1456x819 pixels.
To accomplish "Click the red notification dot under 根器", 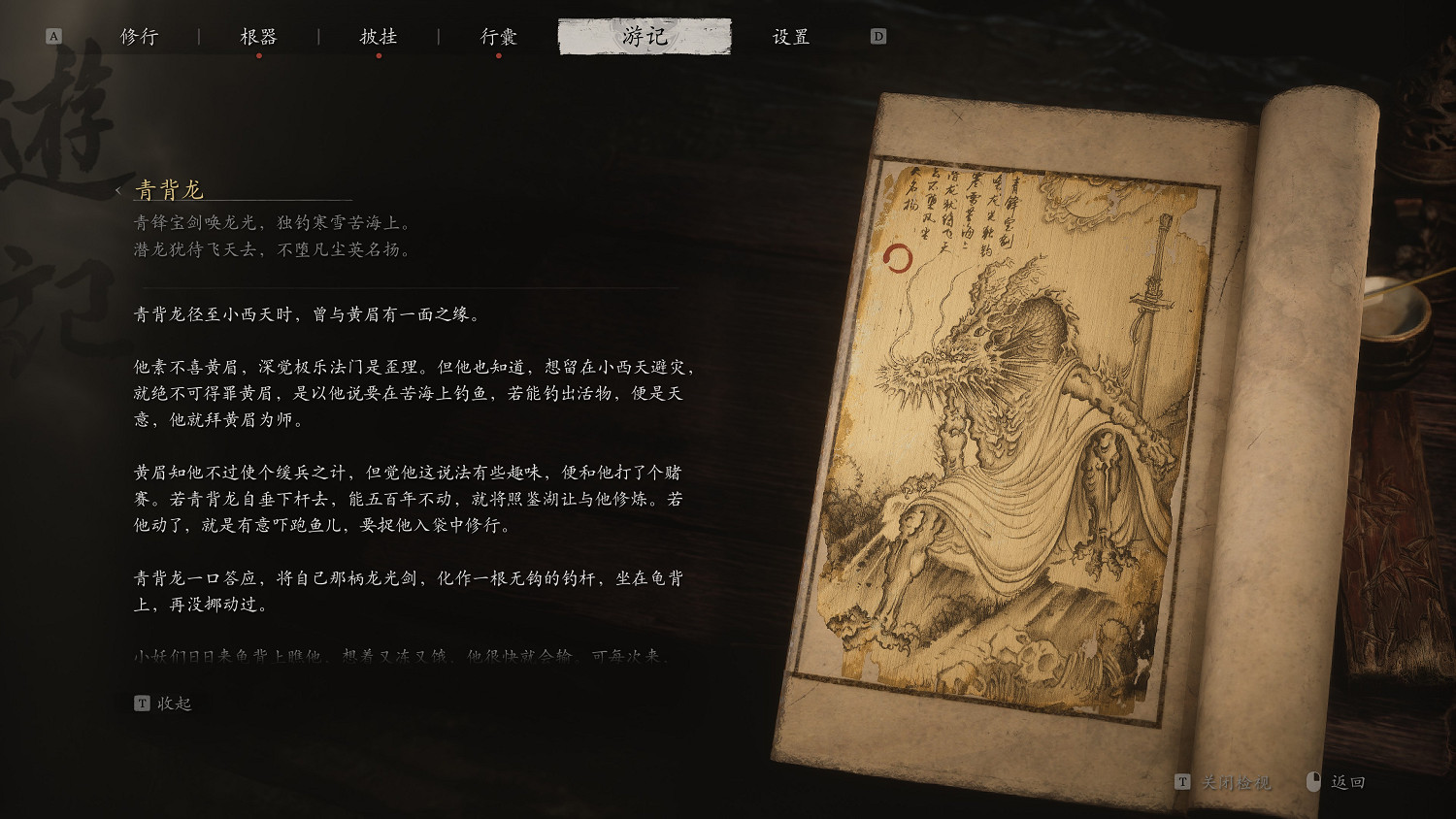I will pyautogui.click(x=259, y=56).
